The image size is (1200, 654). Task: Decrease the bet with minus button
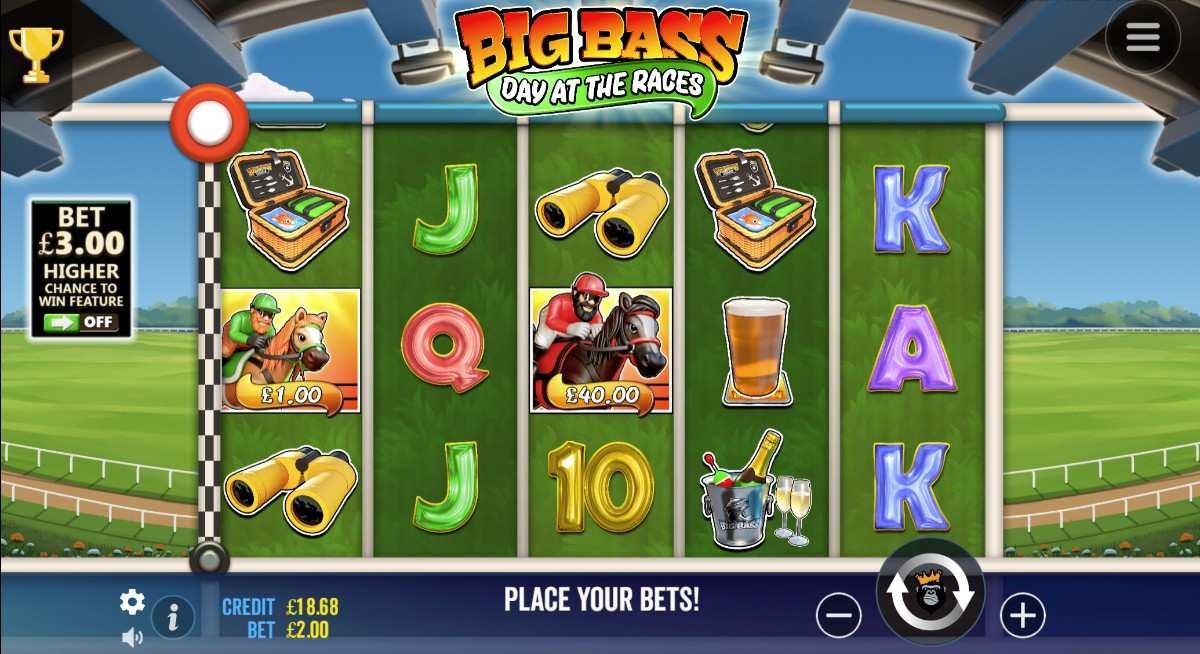coord(838,615)
